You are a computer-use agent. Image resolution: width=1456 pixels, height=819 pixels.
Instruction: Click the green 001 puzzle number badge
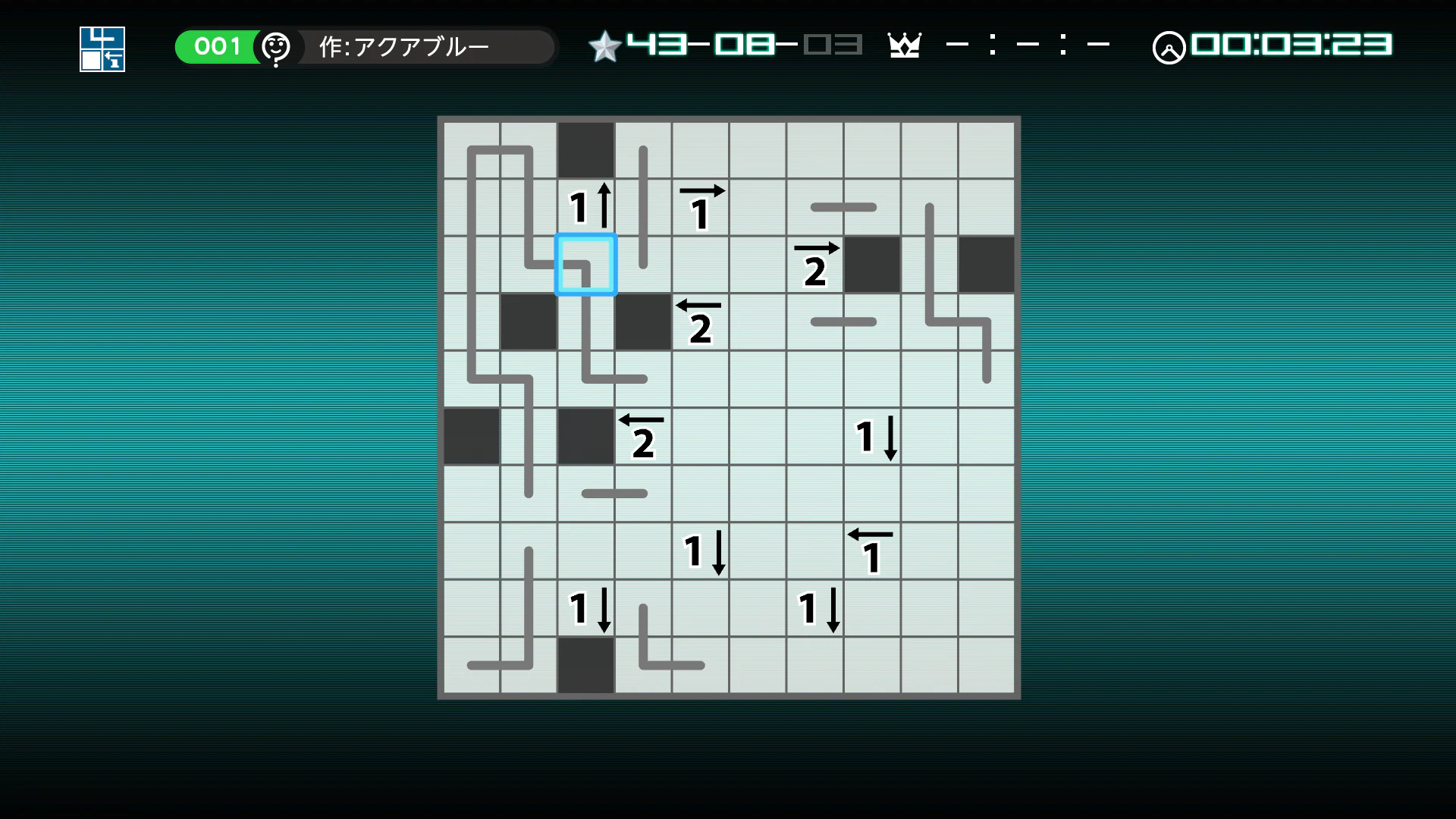(216, 46)
